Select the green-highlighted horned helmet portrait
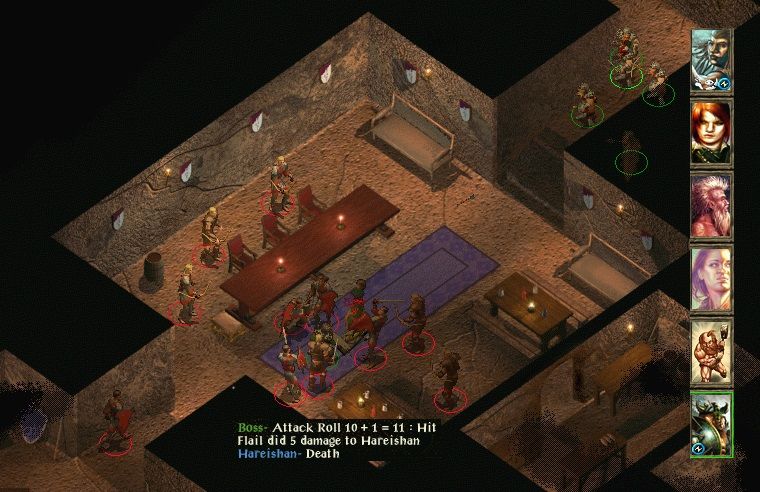 [x=711, y=425]
